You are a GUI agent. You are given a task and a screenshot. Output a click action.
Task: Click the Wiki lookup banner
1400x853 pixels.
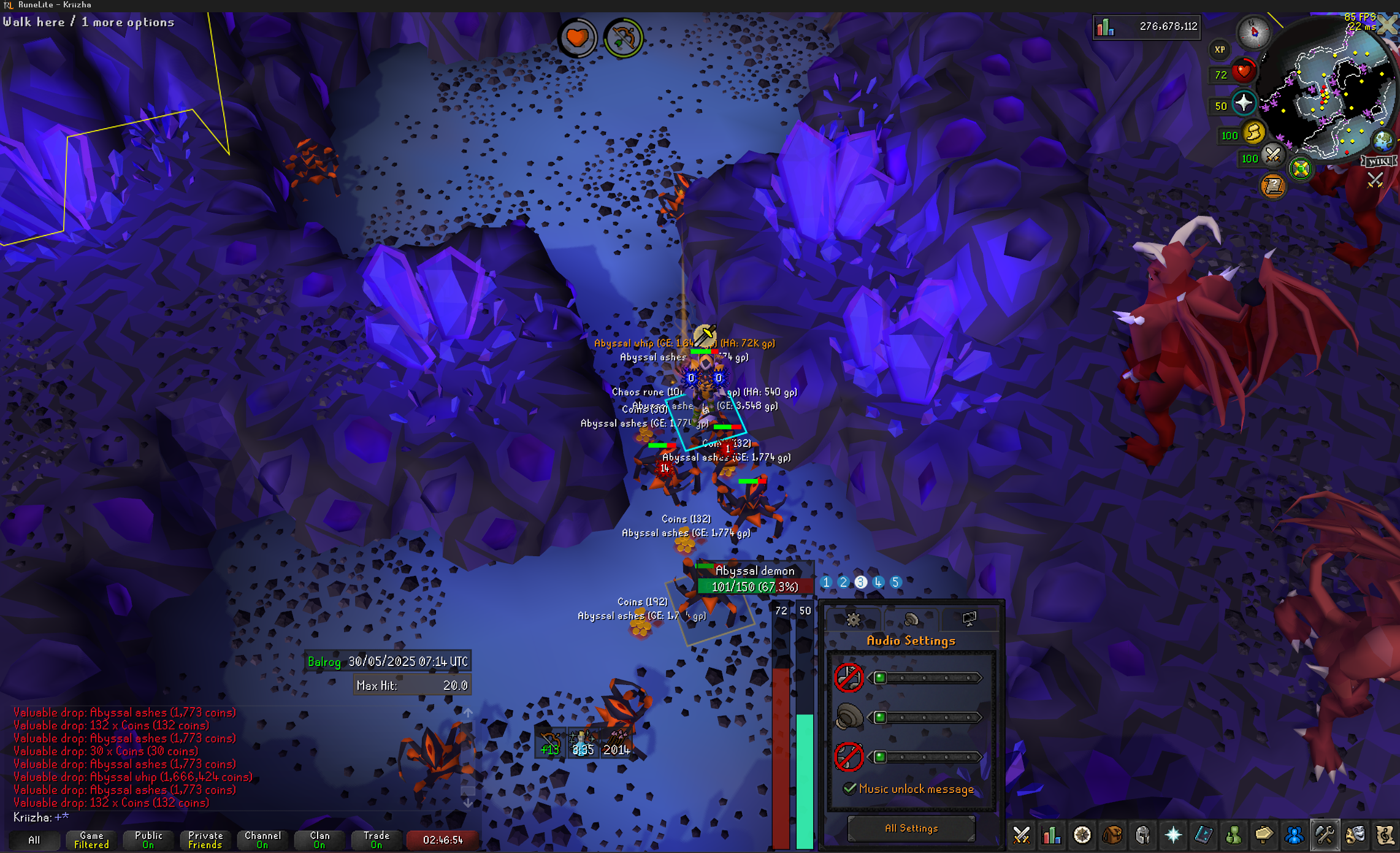click(x=1379, y=161)
